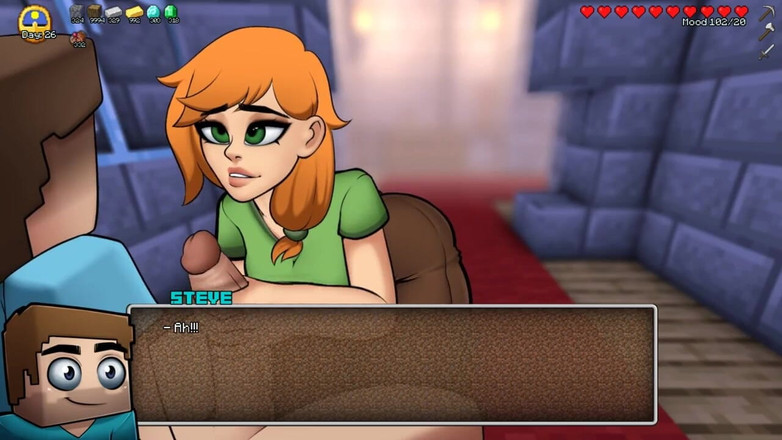Select the sword tool icon

(x=766, y=51)
